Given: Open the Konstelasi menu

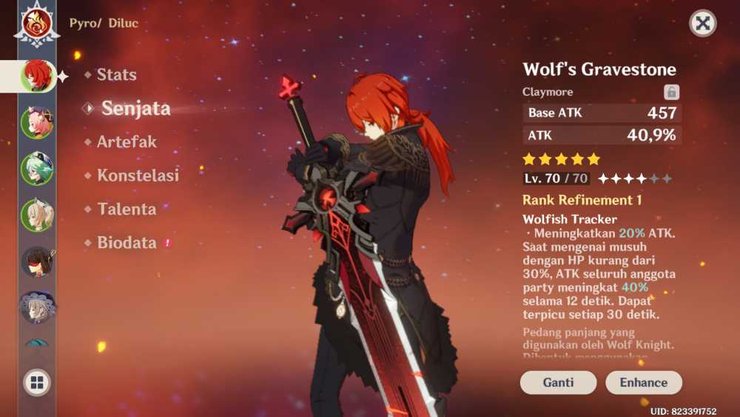Looking at the screenshot, I should click(x=137, y=176).
